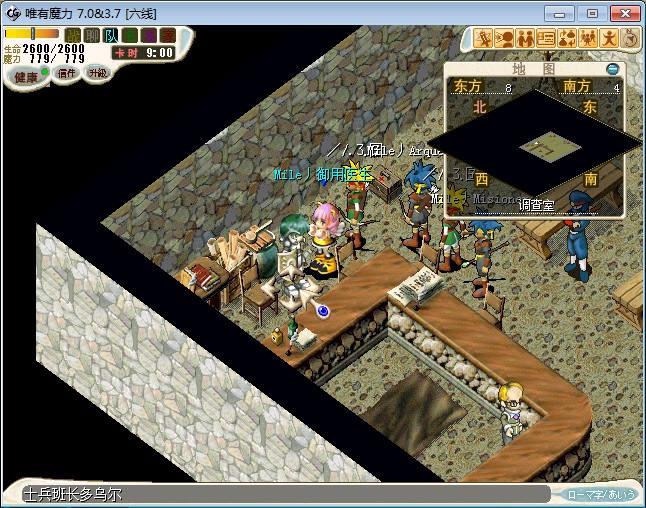Viewport: 646px width, 508px height.
Task: Click the 升級 level-up button
Action: click(x=97, y=73)
